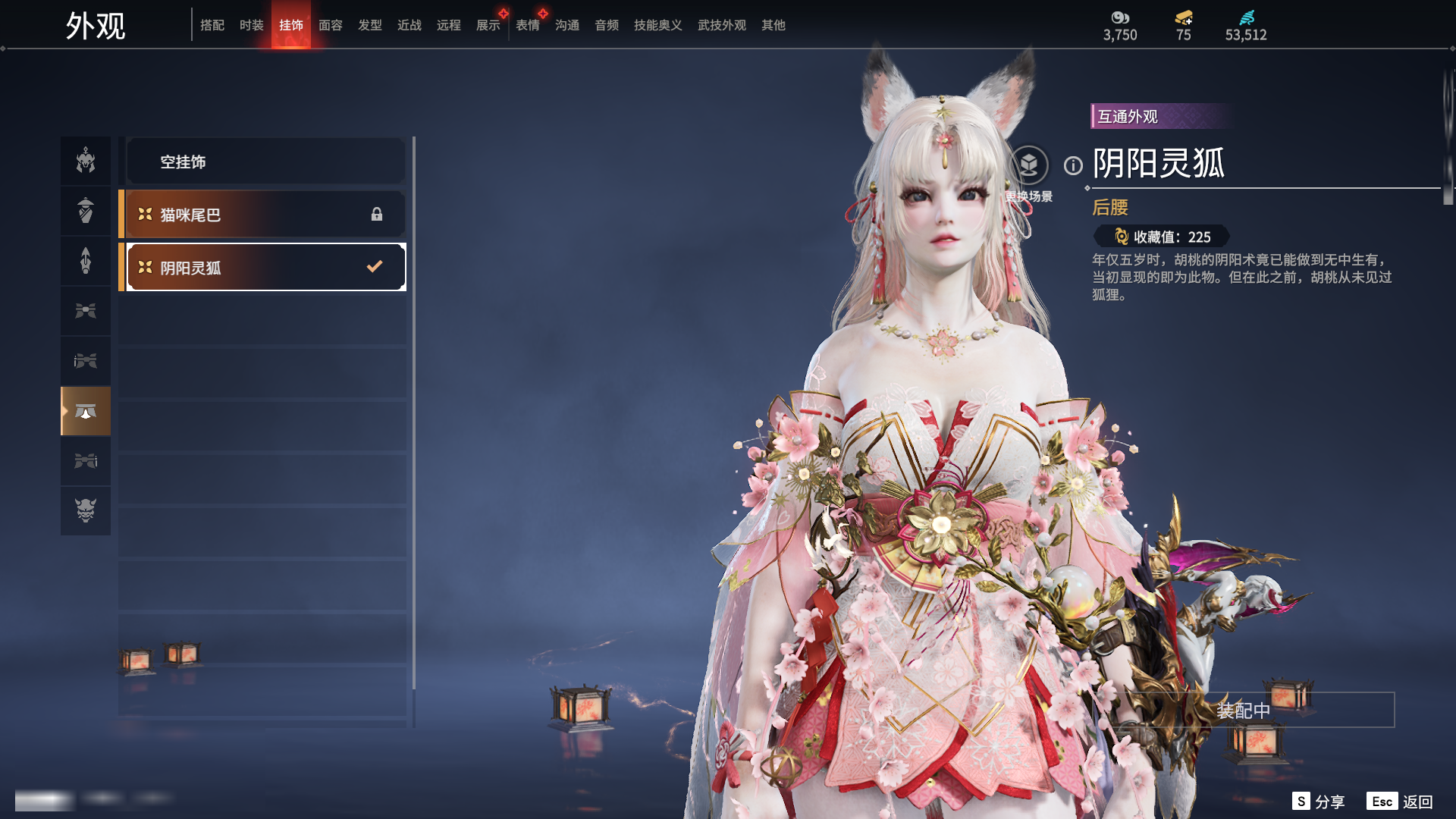Open the 时装 outfit tab

point(252,25)
